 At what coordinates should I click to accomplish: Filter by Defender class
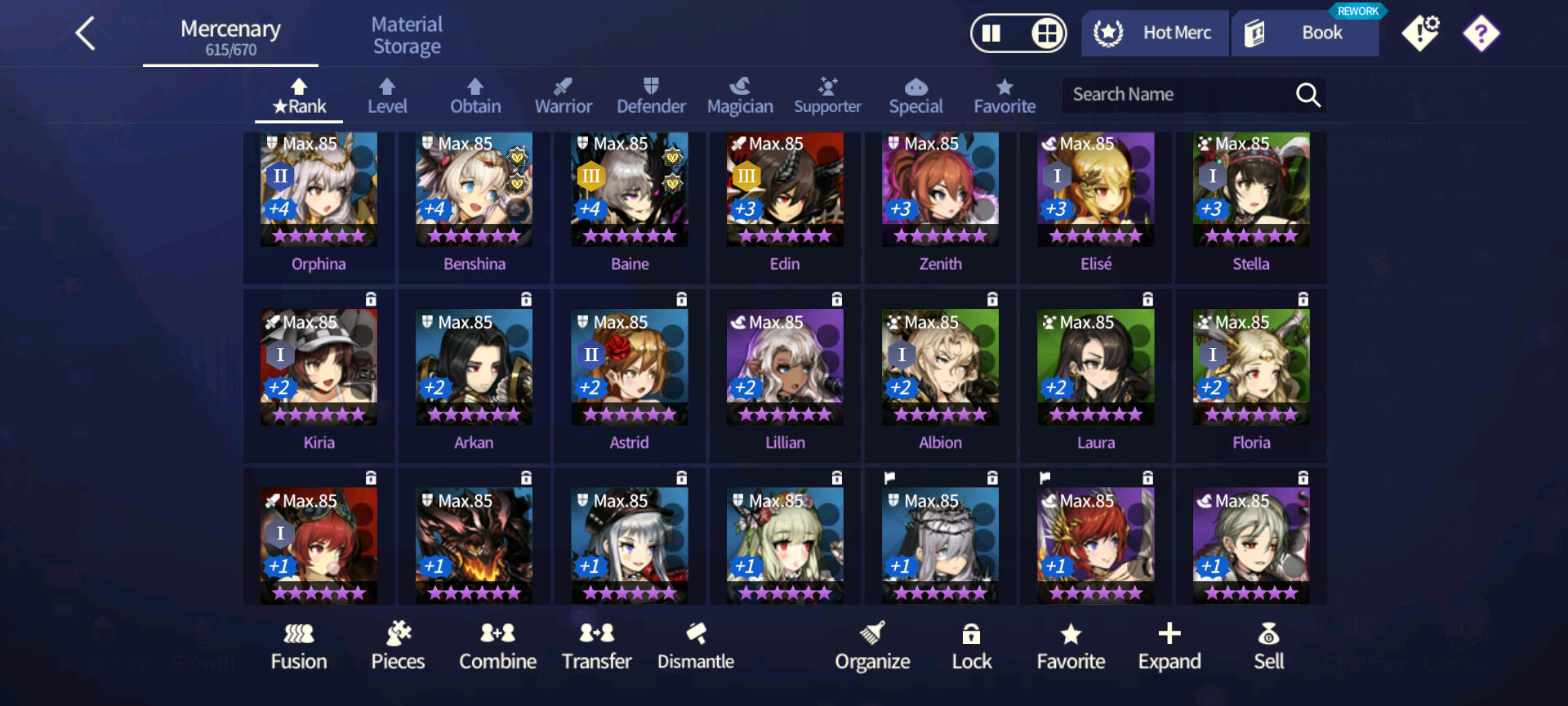click(651, 96)
